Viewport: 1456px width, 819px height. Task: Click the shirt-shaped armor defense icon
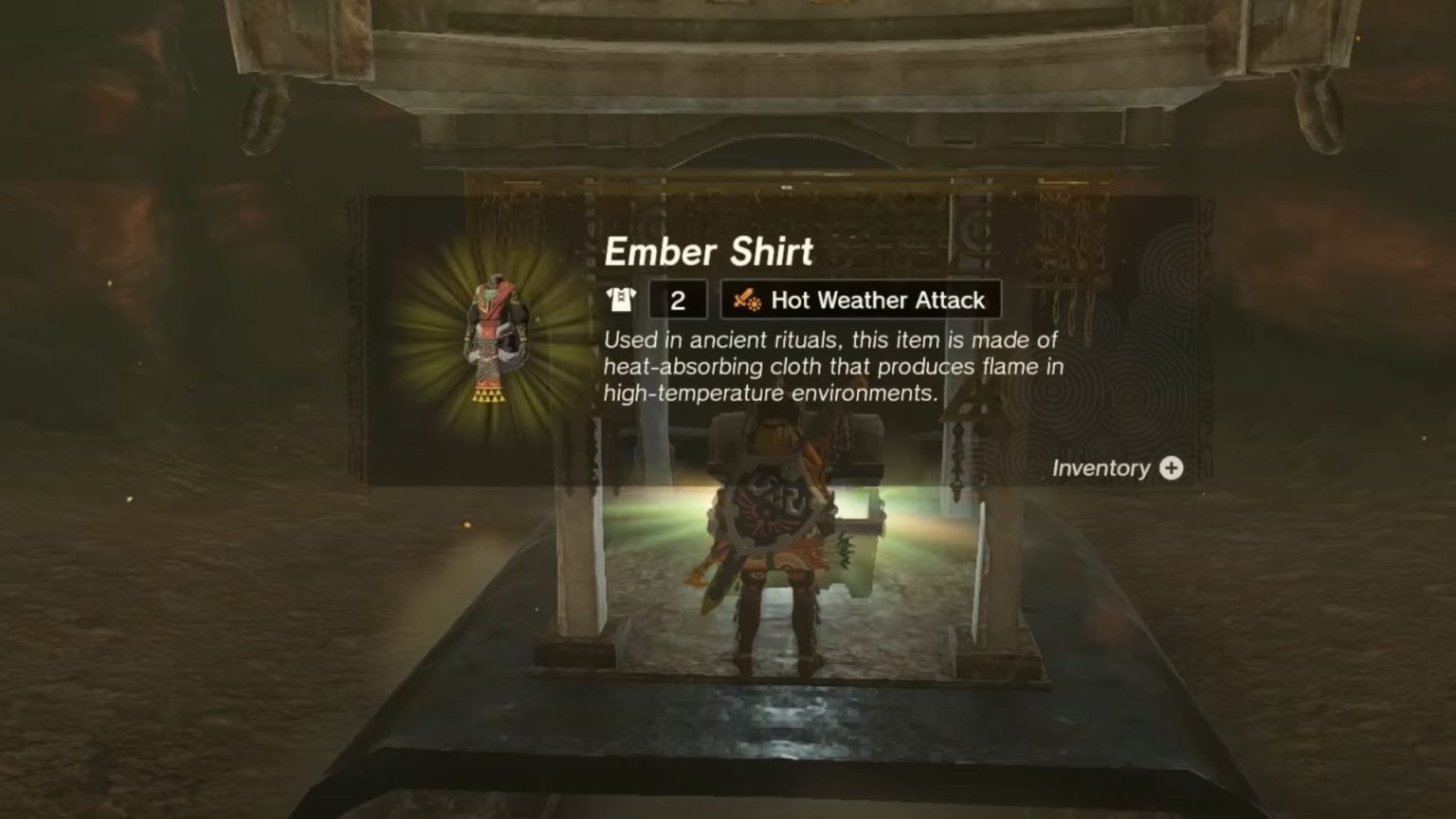[x=621, y=300]
